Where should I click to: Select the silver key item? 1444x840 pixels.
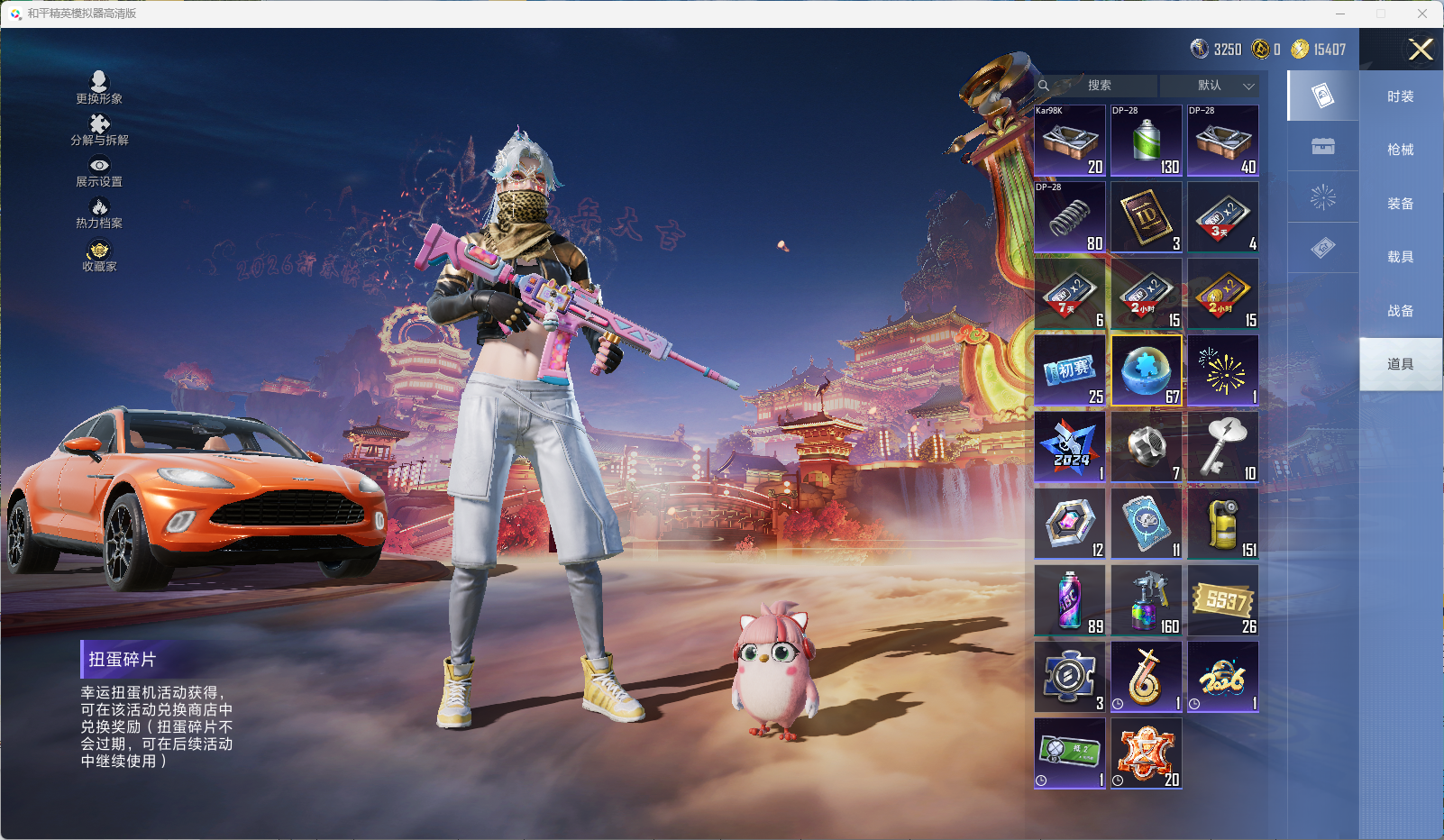coord(1223,447)
